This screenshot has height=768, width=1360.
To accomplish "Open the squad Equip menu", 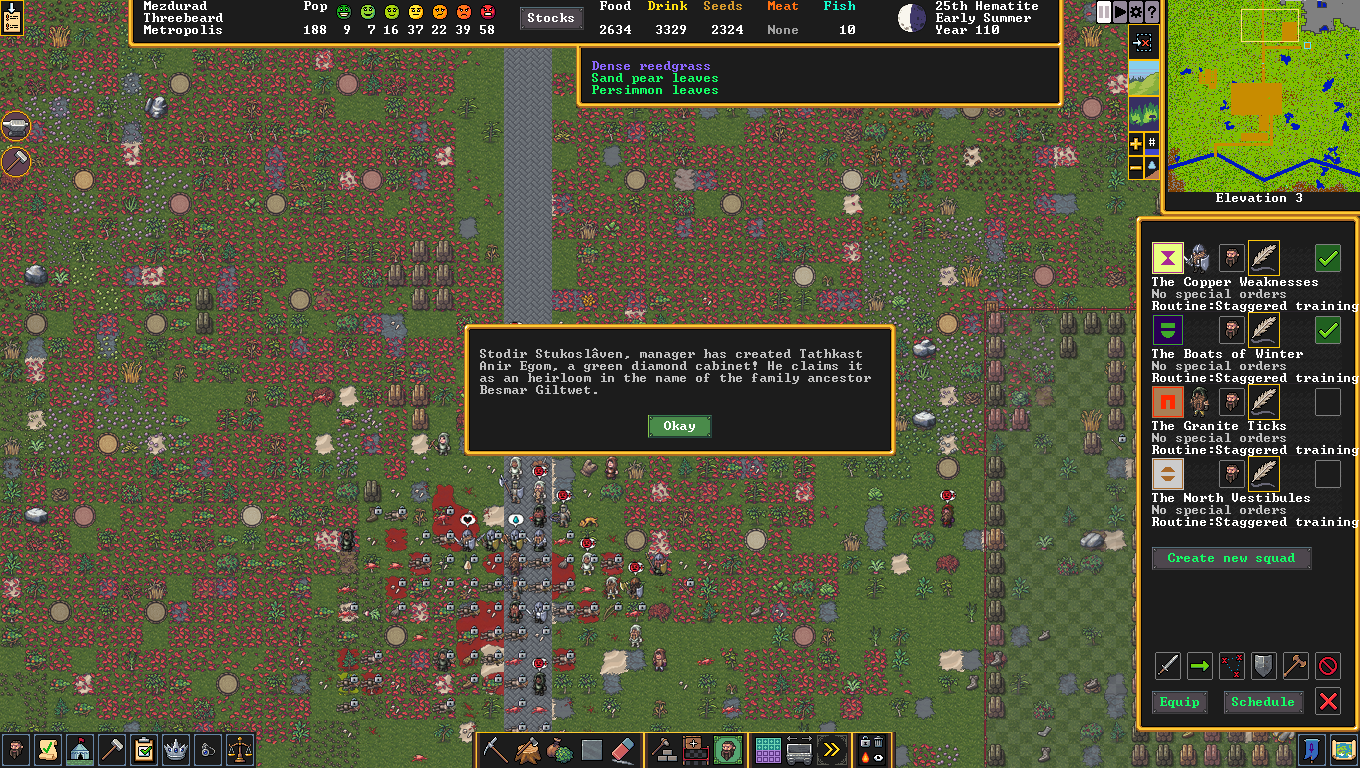I will [1179, 702].
